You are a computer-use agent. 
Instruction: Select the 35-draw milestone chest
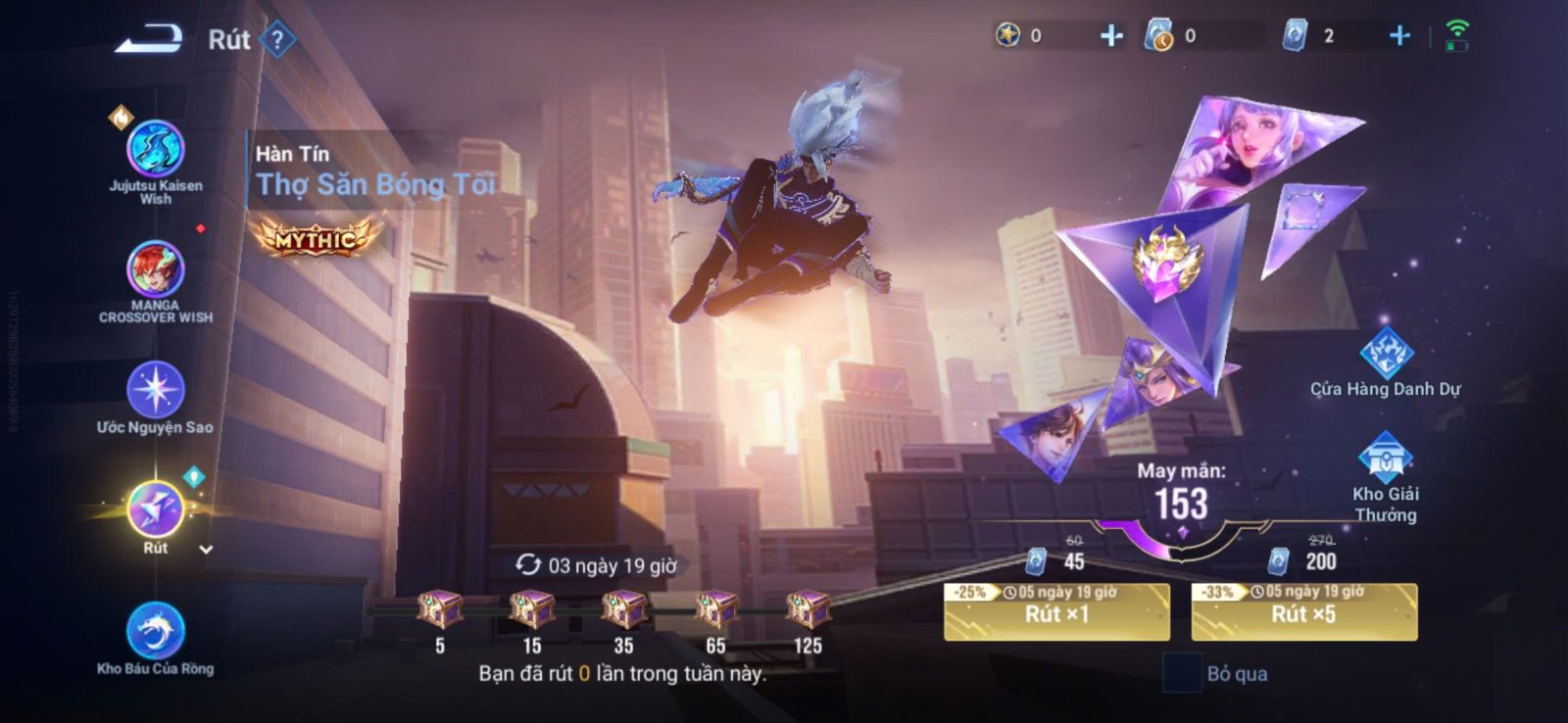click(623, 609)
